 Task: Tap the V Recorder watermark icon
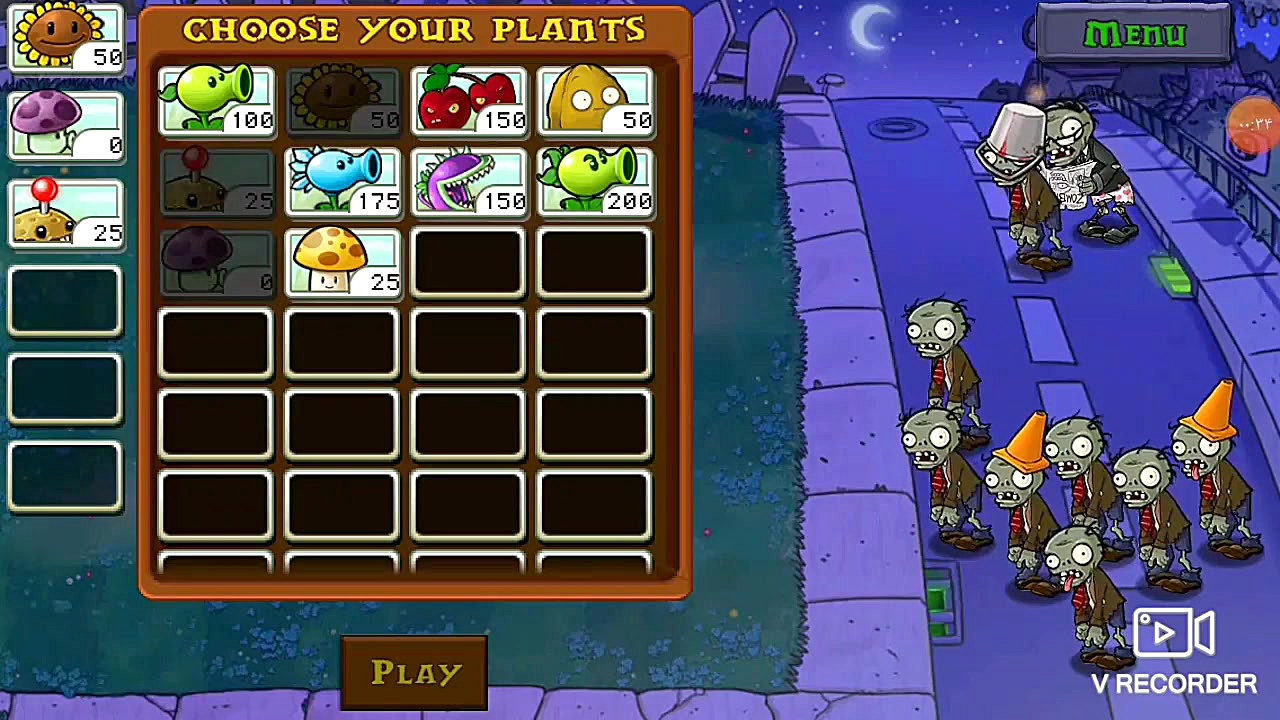pyautogui.click(x=1174, y=634)
